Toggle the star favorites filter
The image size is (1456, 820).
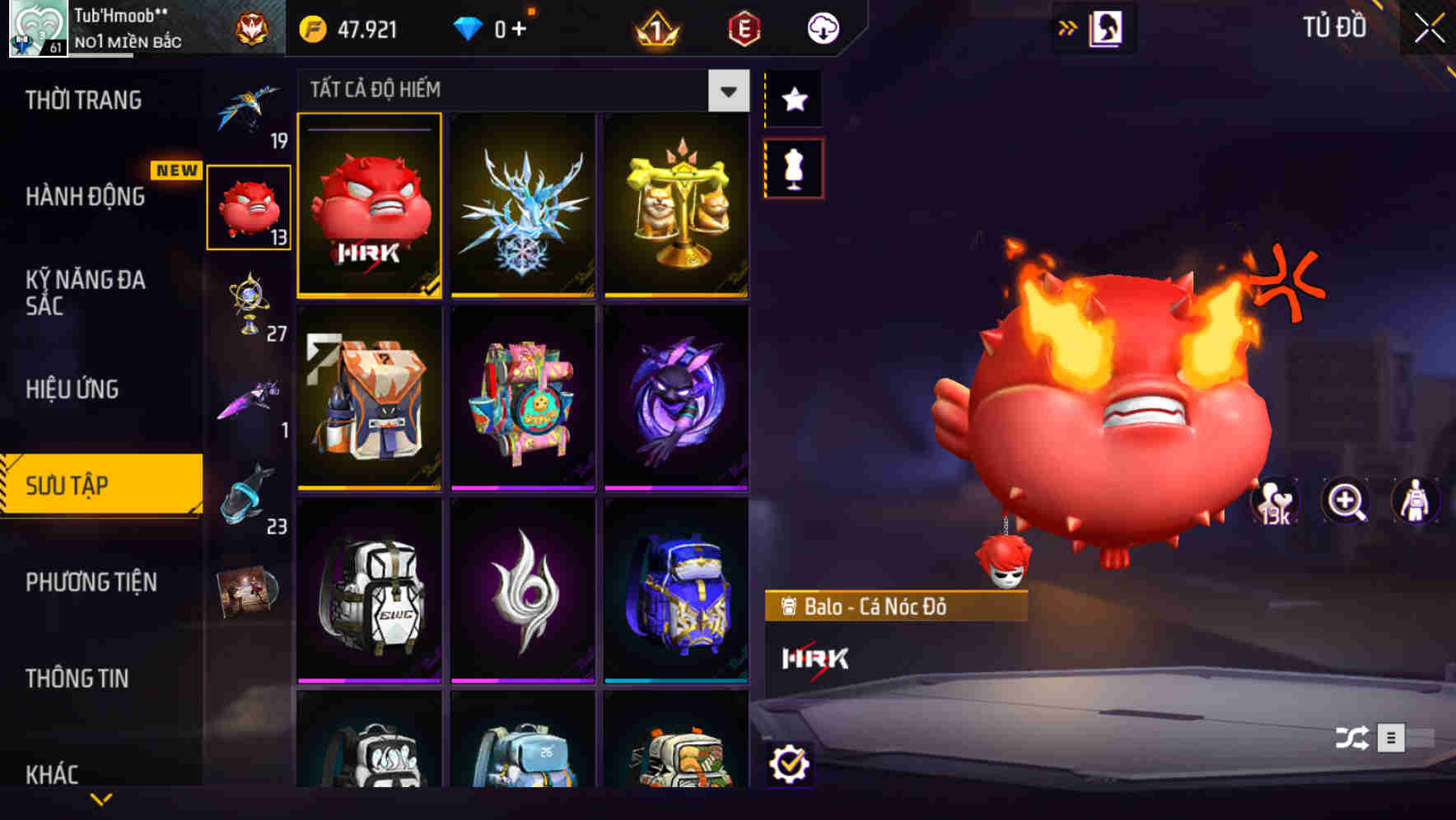[x=793, y=99]
